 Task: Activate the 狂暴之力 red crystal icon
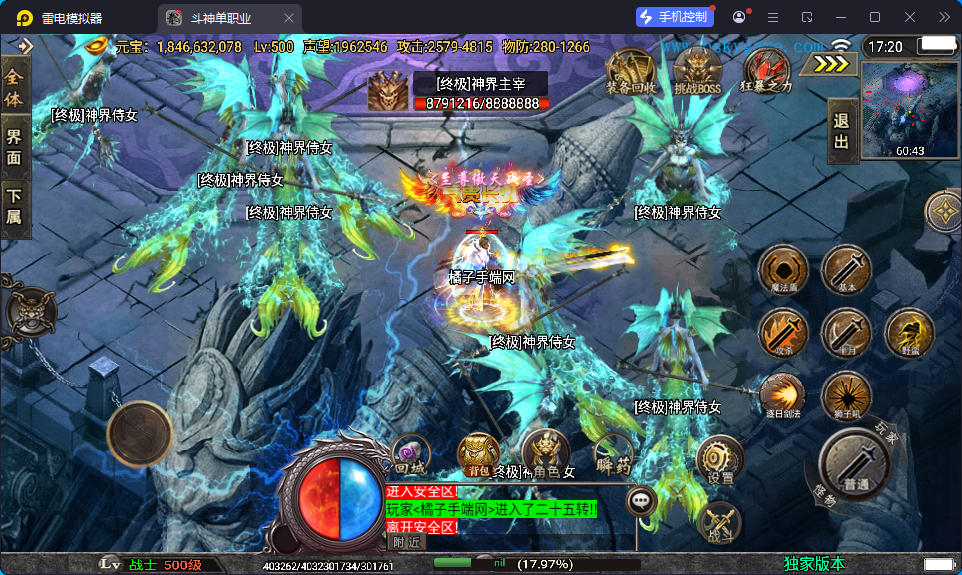click(x=767, y=71)
